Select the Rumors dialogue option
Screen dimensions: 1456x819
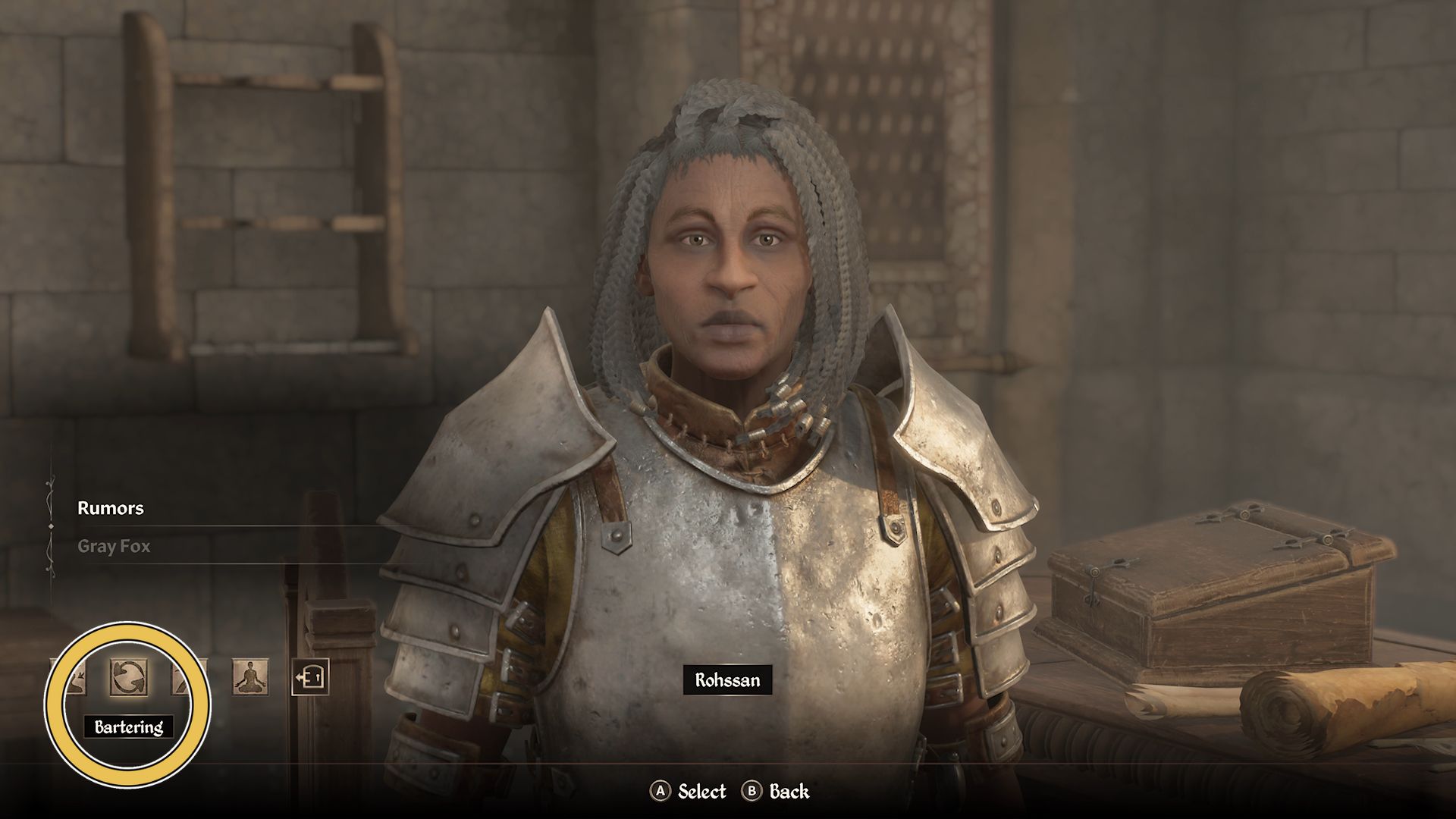click(111, 509)
